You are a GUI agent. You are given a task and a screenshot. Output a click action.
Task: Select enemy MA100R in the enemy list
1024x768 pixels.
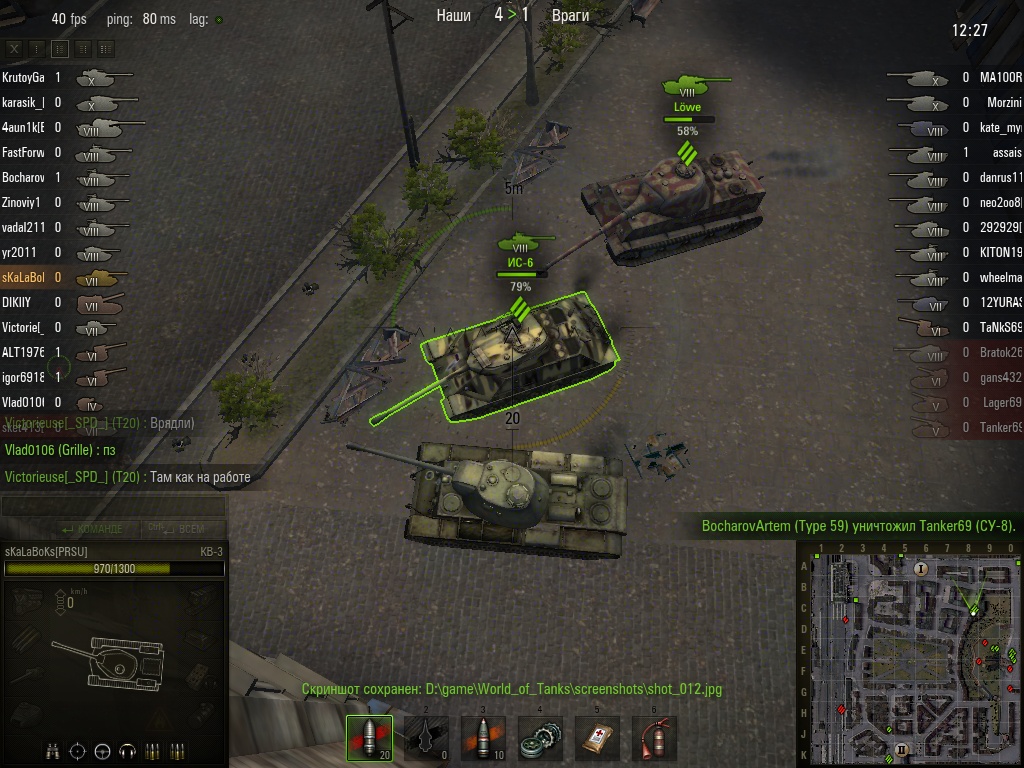[x=1000, y=77]
